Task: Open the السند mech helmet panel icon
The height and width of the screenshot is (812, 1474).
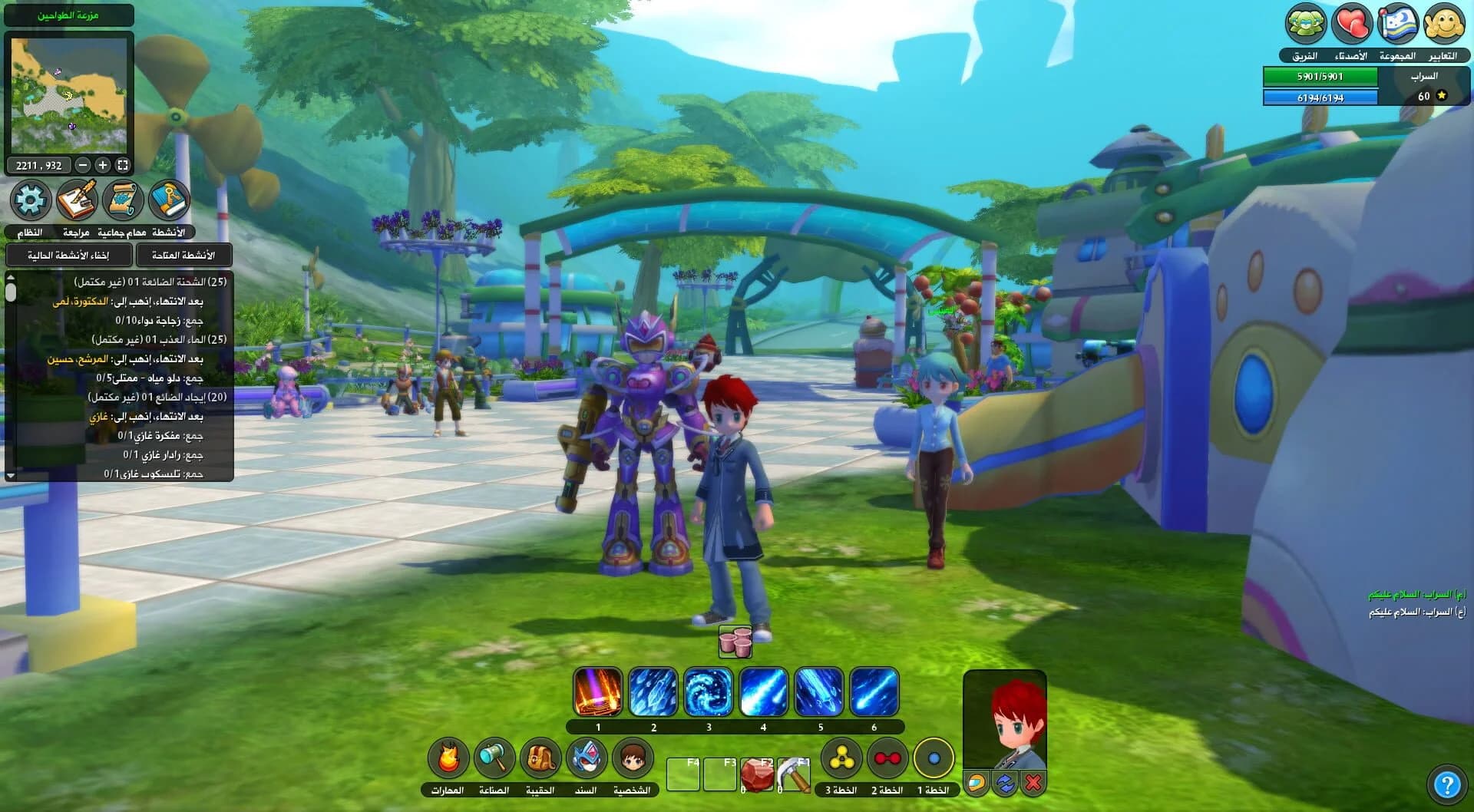Action: pos(586,758)
